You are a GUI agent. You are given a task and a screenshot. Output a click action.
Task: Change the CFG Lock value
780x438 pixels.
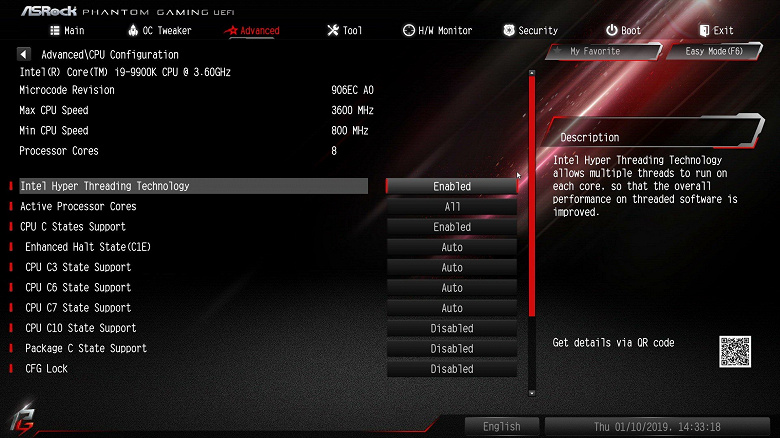click(452, 369)
